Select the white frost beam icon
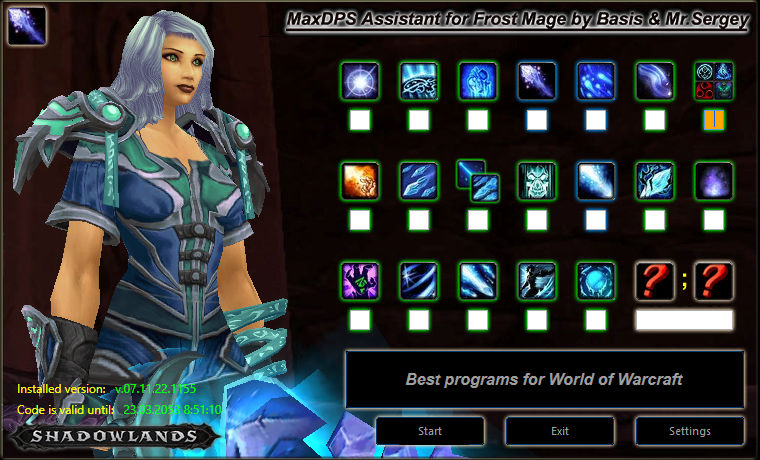This screenshot has height=460, width=760. pos(596,181)
